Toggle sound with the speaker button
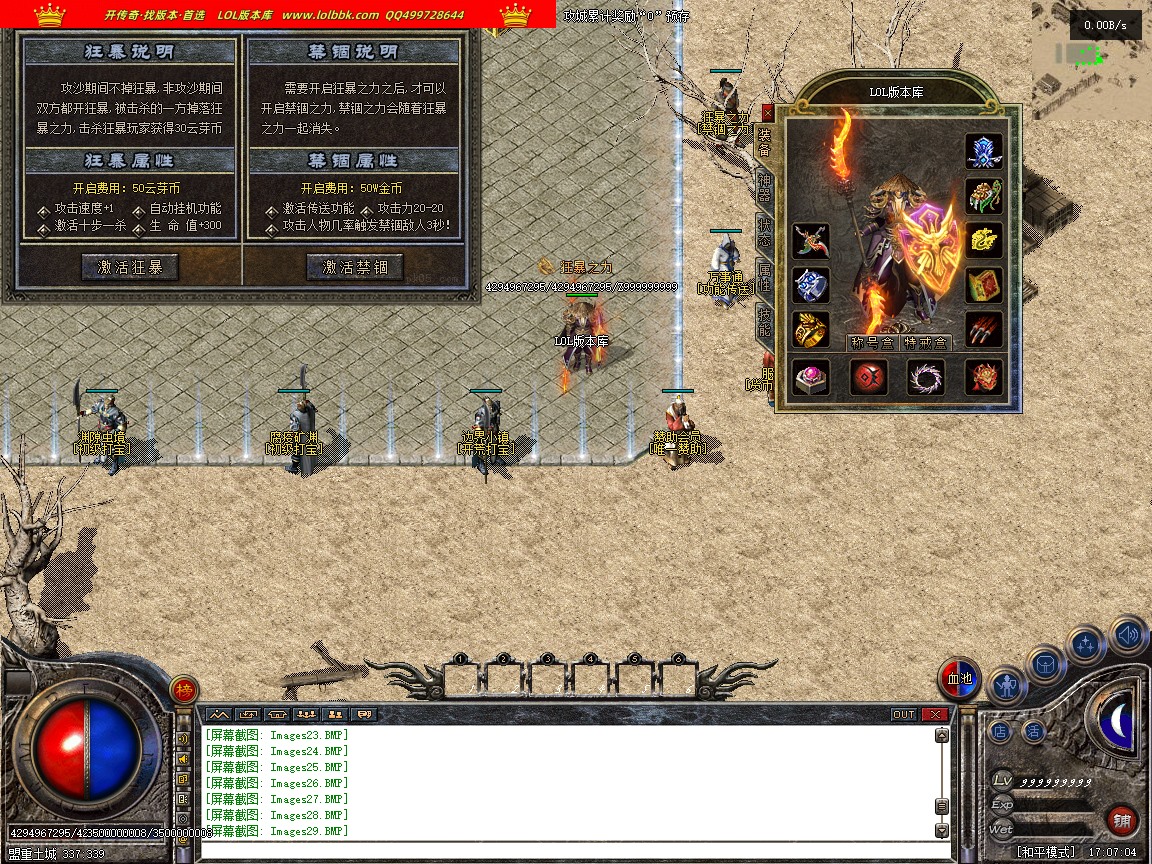 pyautogui.click(x=1128, y=635)
